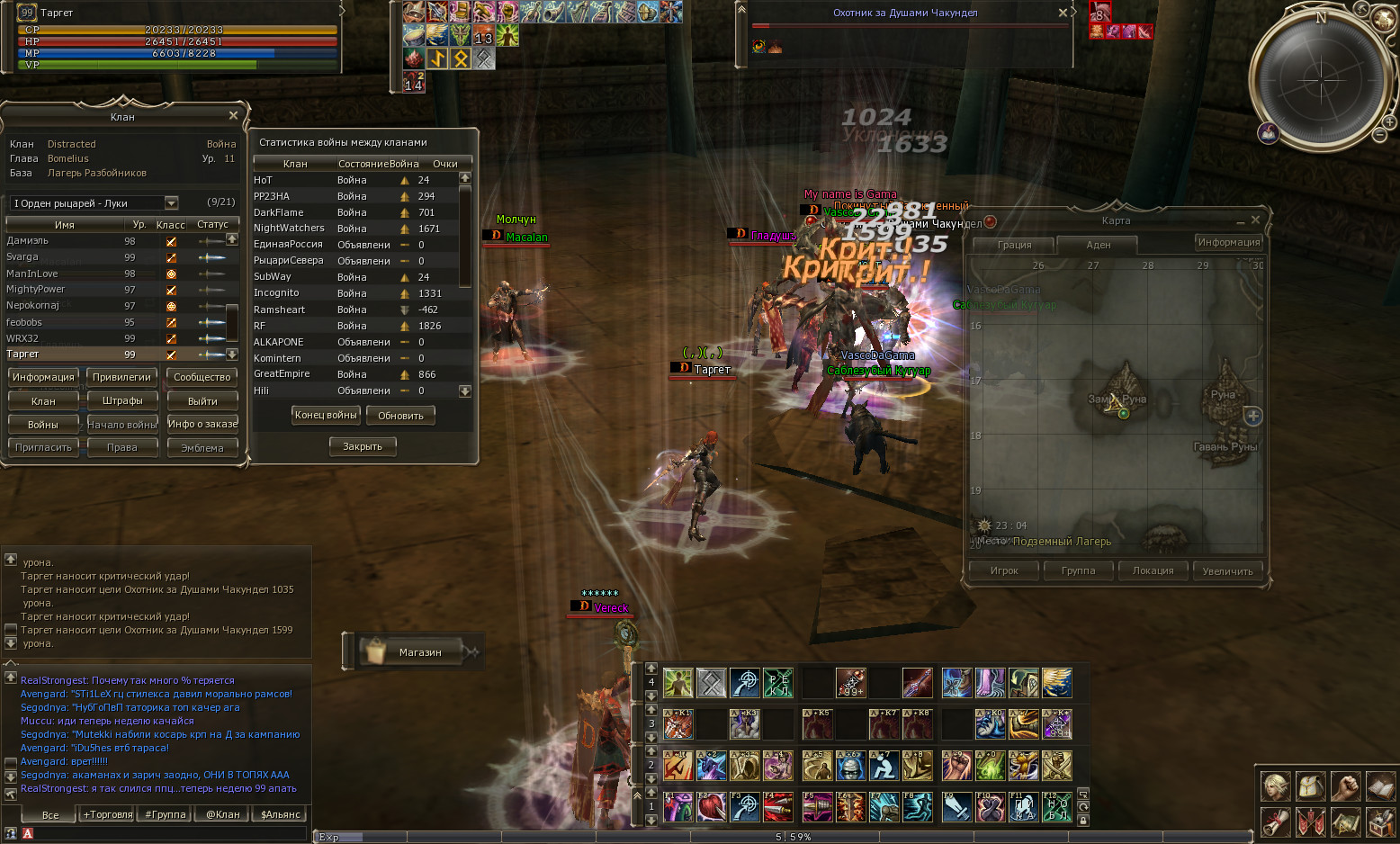Screen dimensions: 1400x844
Task: Open the Войны clan wars button
Action: coord(43,424)
